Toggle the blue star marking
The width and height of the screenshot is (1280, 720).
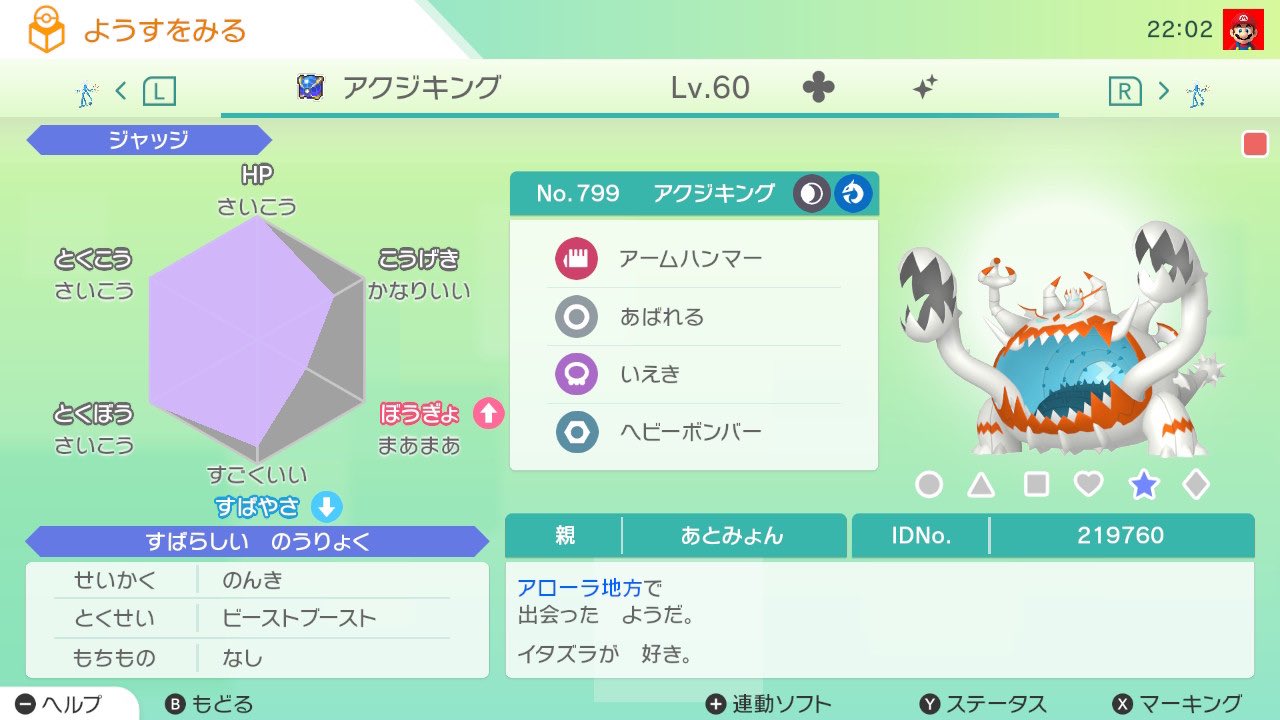pyautogui.click(x=1143, y=484)
